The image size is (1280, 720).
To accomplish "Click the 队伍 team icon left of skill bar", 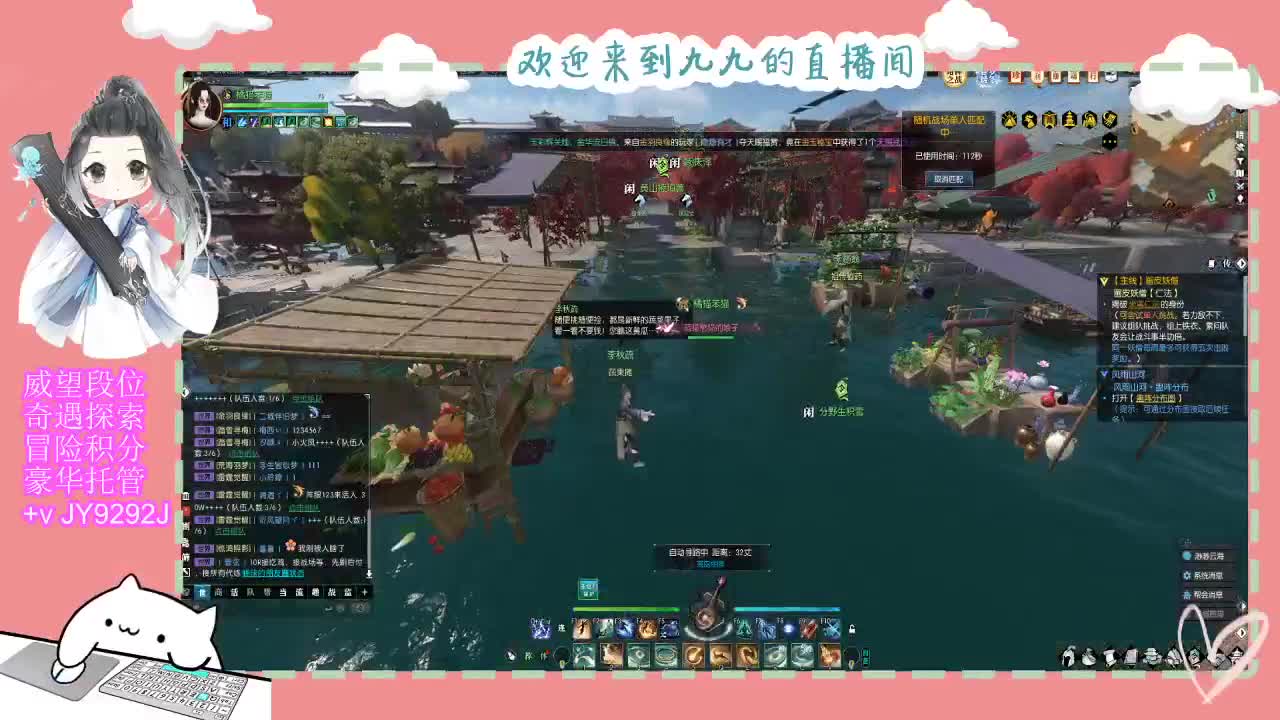I will click(532, 655).
